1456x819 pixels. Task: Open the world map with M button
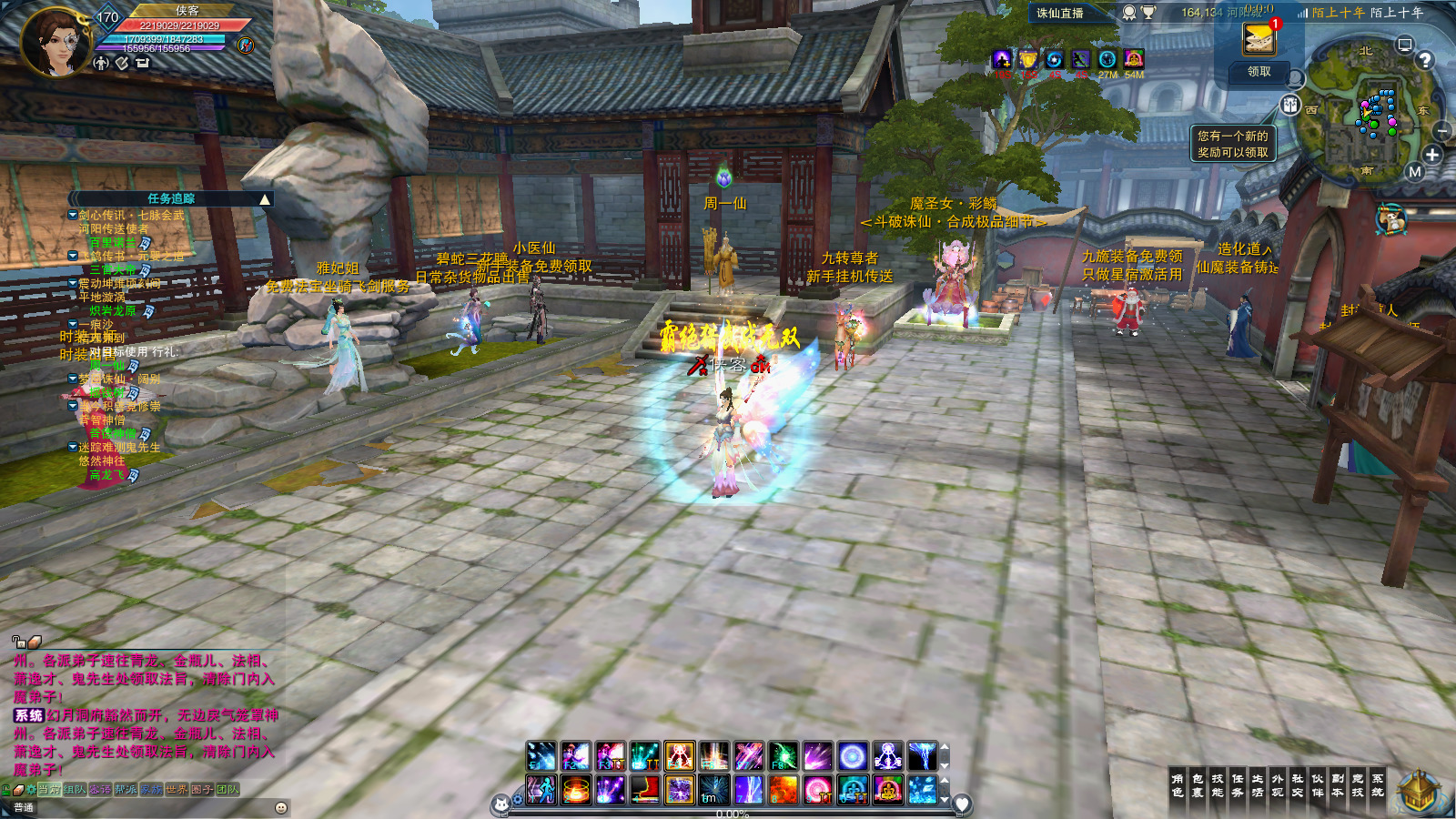click(1414, 172)
